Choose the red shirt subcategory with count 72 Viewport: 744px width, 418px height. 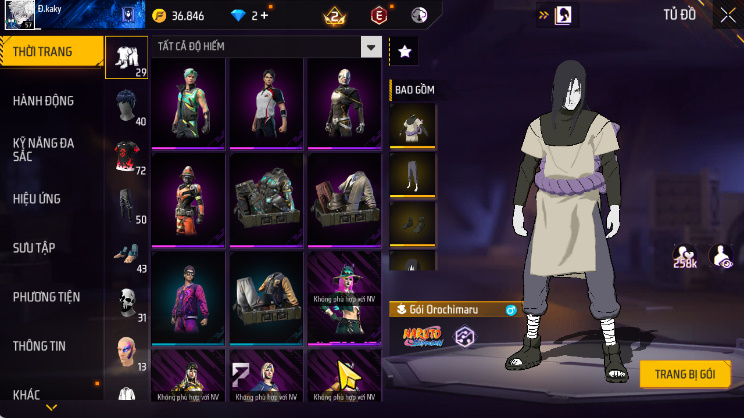click(x=126, y=155)
